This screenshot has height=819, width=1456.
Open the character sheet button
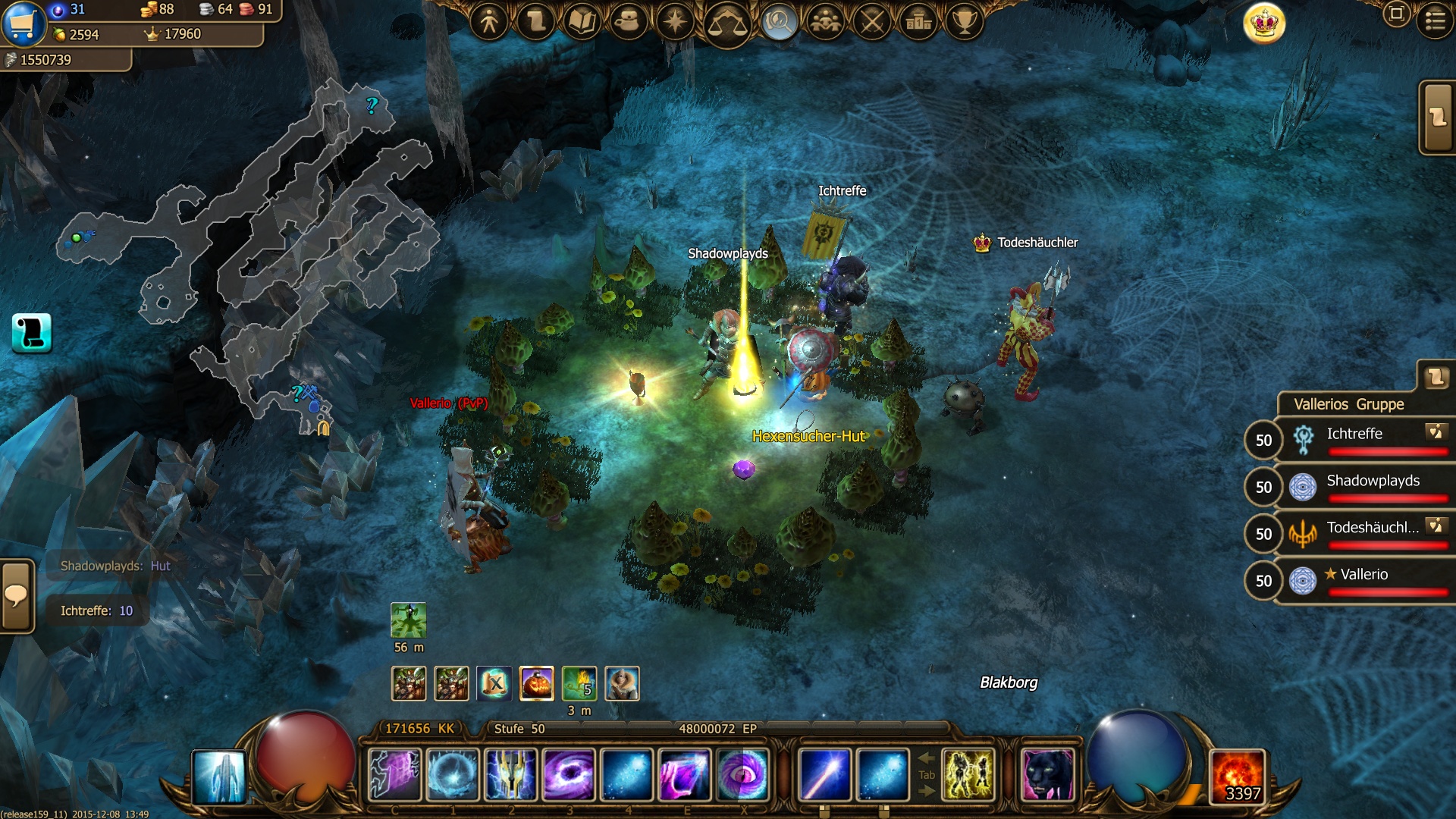point(489,21)
